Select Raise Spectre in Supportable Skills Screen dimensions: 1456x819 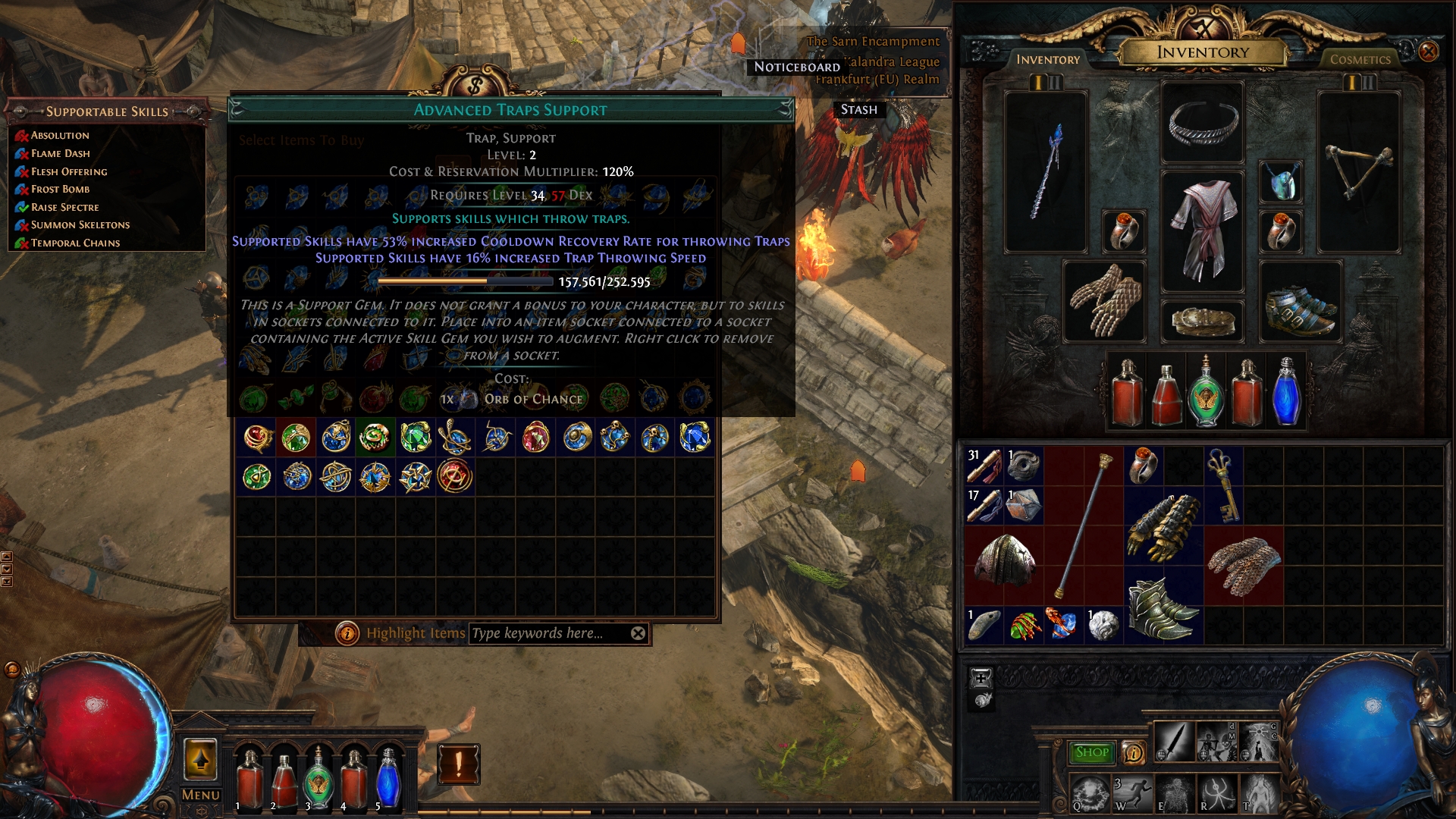(x=64, y=207)
